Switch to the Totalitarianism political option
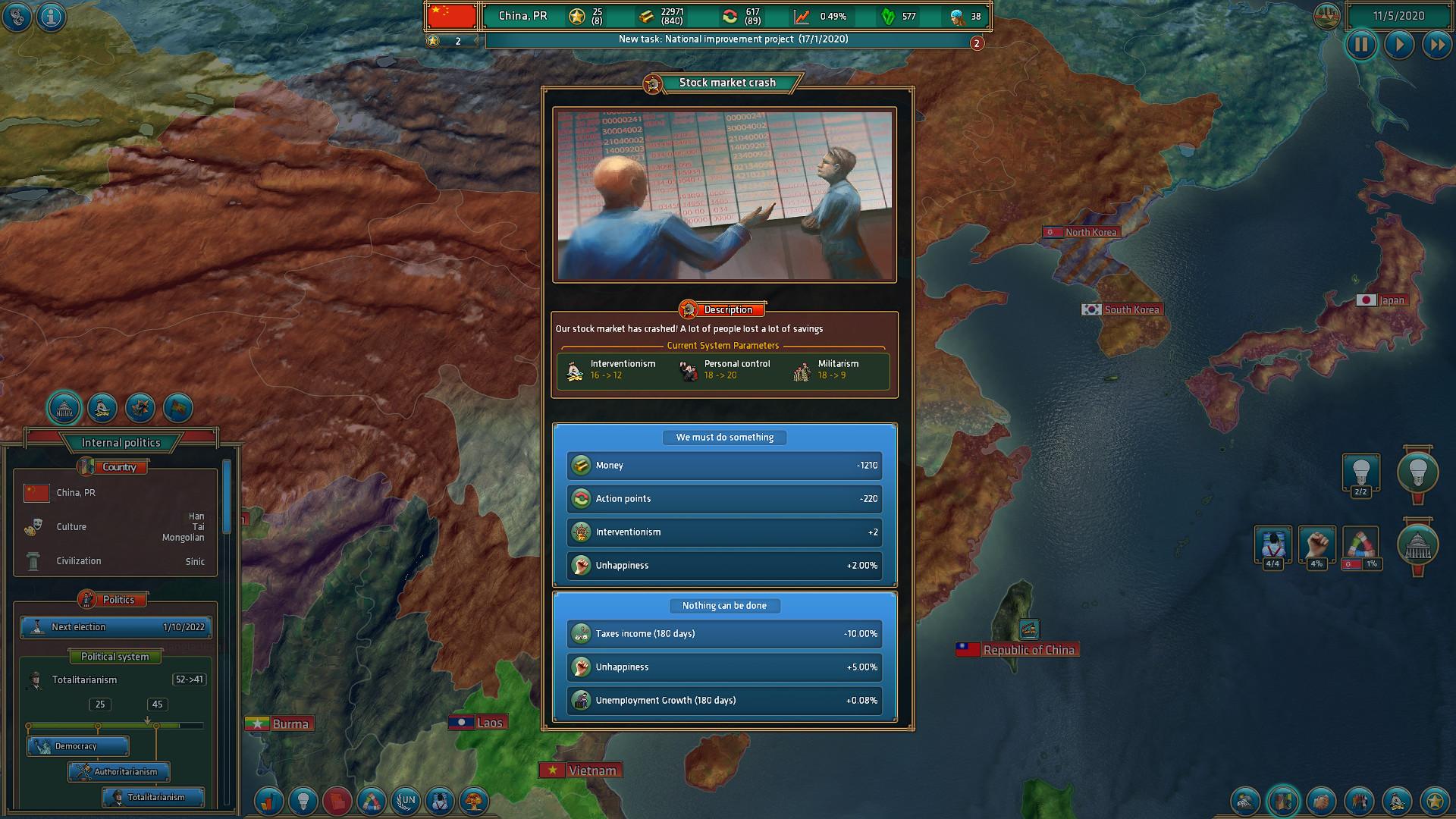Image resolution: width=1456 pixels, height=819 pixels. (x=152, y=798)
